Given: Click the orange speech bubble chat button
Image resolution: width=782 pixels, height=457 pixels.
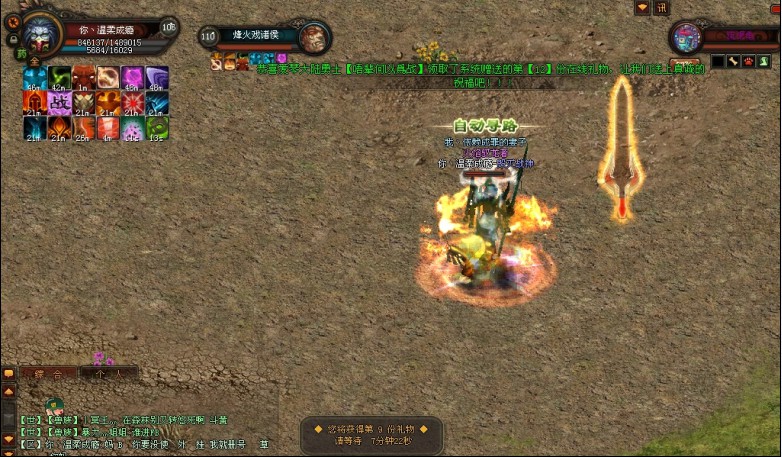Looking at the screenshot, I should click(9, 373).
